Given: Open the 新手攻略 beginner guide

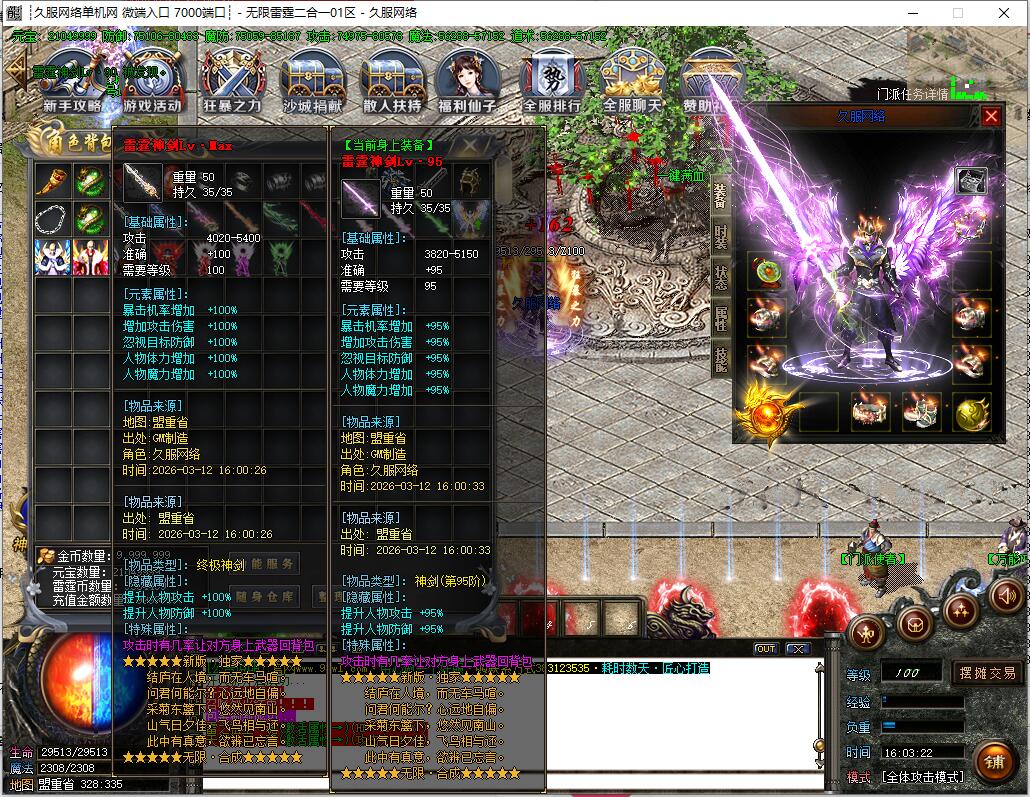Looking at the screenshot, I should [x=72, y=79].
